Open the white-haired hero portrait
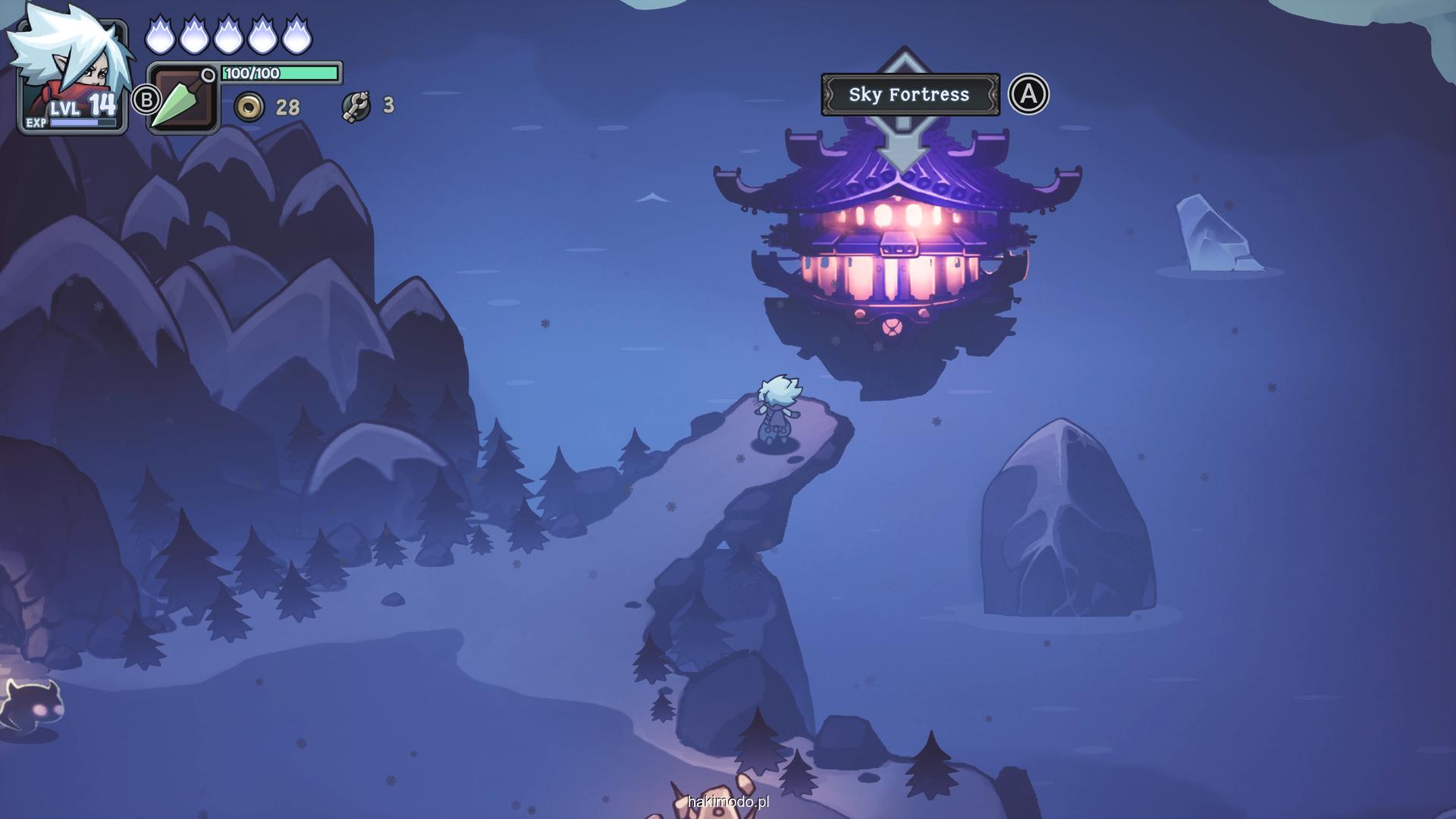The height and width of the screenshot is (819, 1456). pyautogui.click(x=71, y=72)
